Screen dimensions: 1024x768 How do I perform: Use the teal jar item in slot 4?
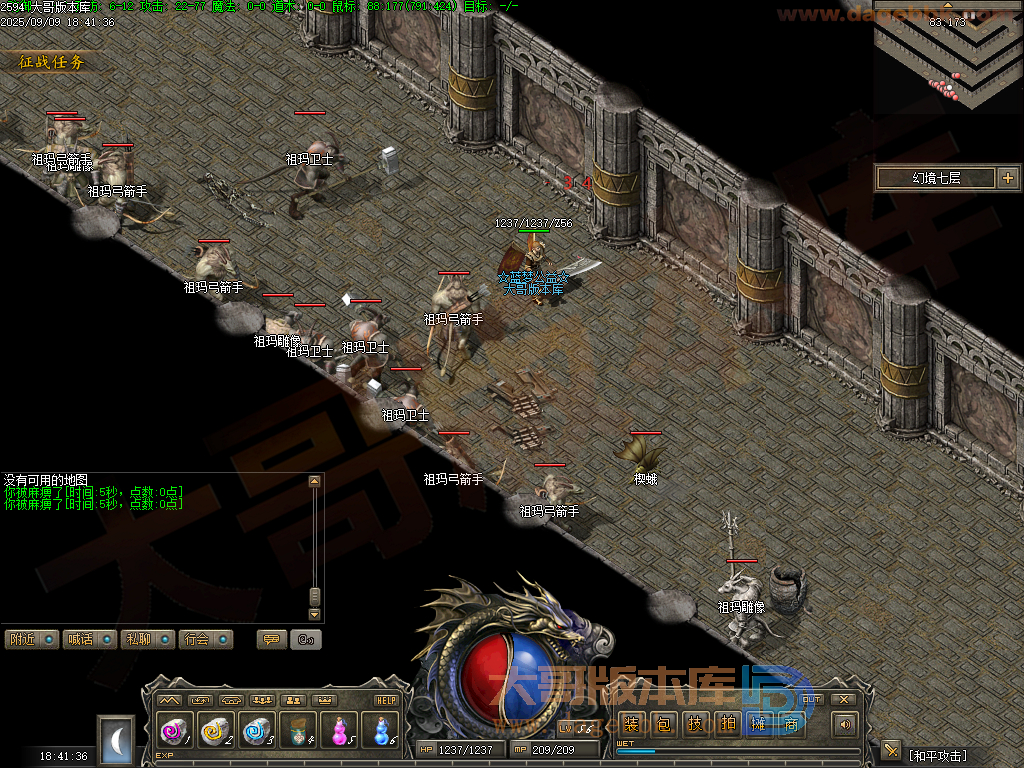pos(298,731)
